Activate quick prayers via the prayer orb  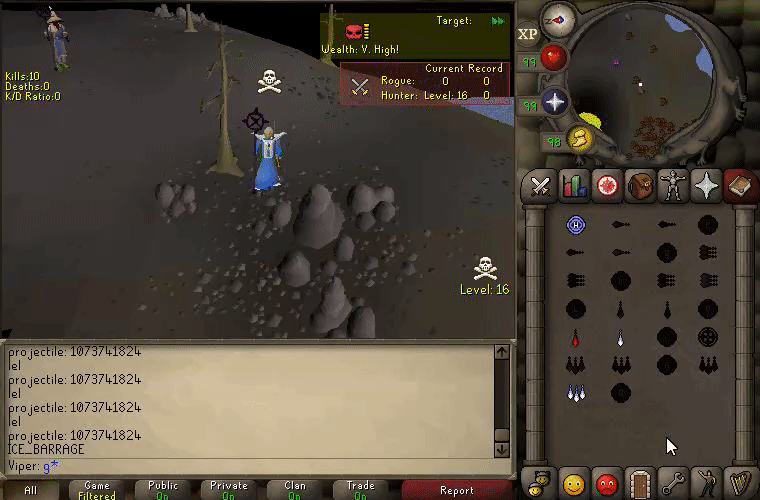(555, 101)
